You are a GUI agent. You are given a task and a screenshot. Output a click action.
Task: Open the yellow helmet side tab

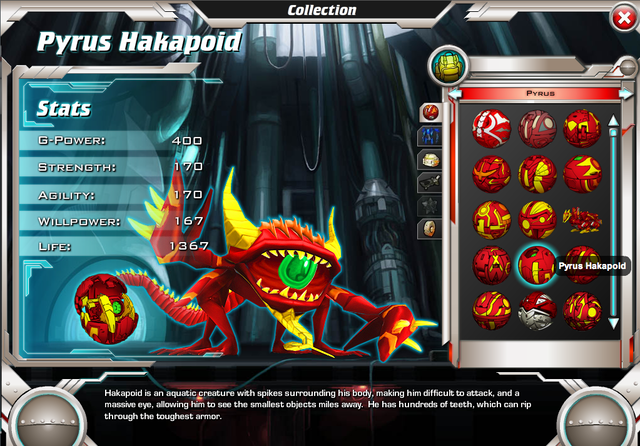click(430, 158)
